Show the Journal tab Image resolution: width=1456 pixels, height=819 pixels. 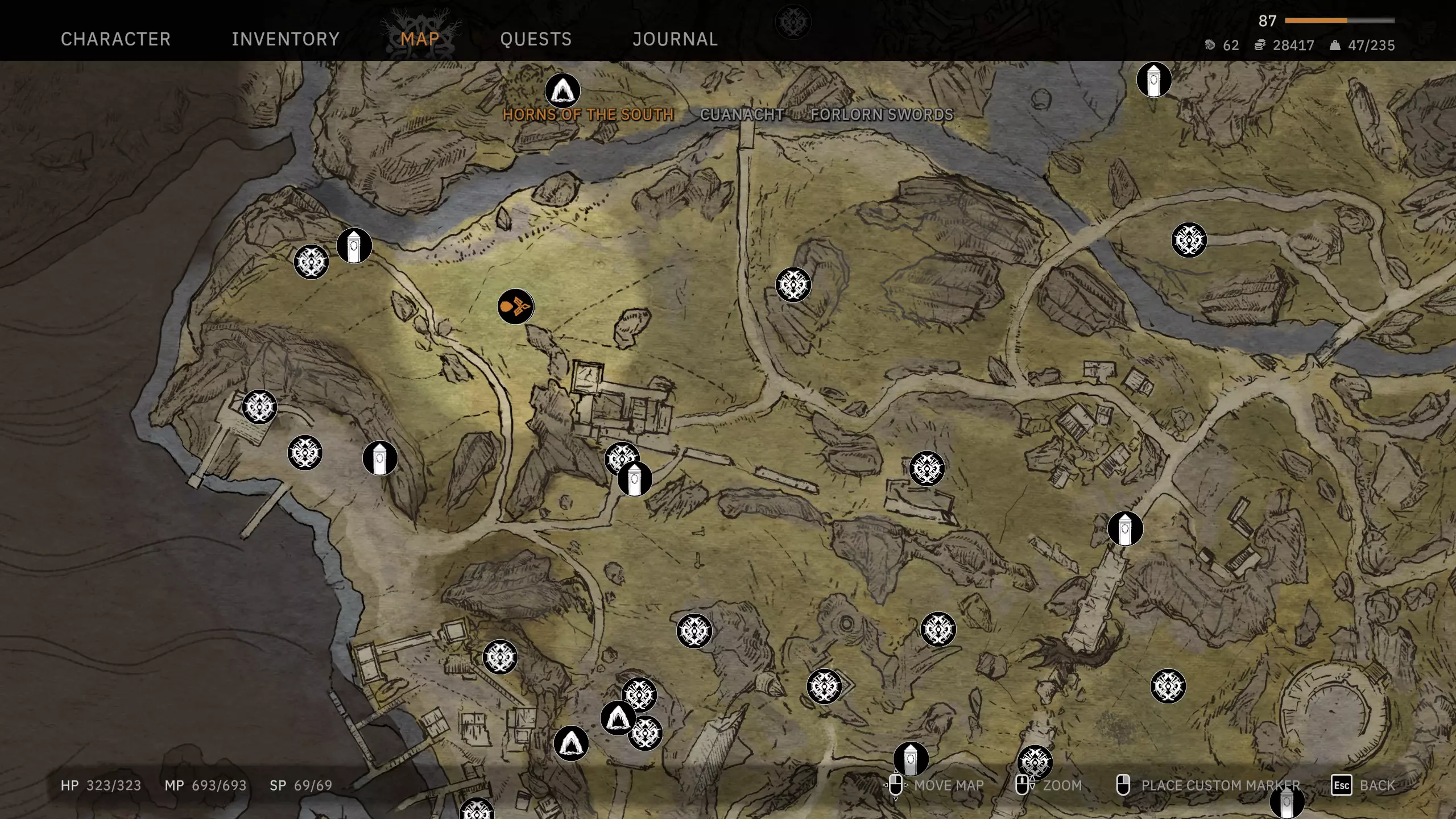[x=675, y=39]
